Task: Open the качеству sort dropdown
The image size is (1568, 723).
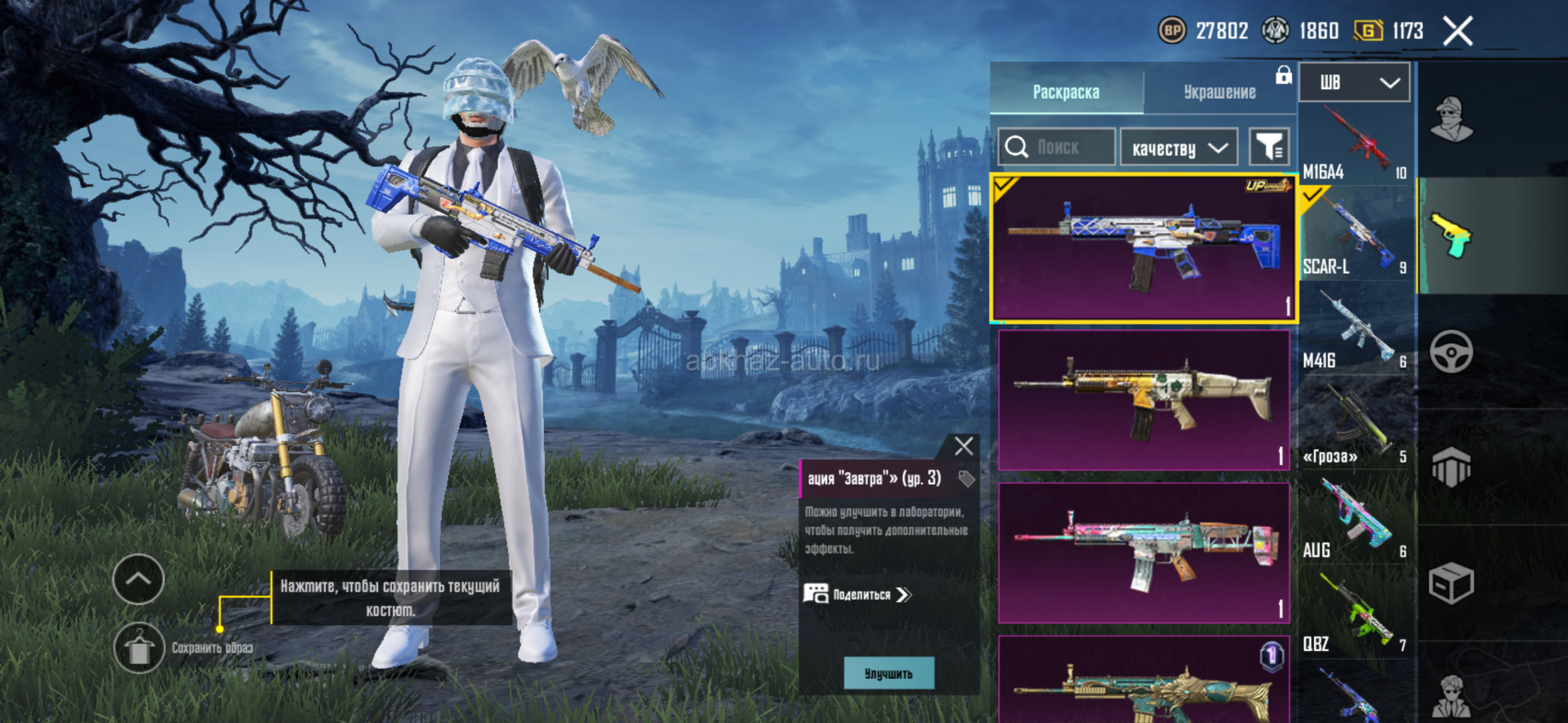Action: 1178,148
